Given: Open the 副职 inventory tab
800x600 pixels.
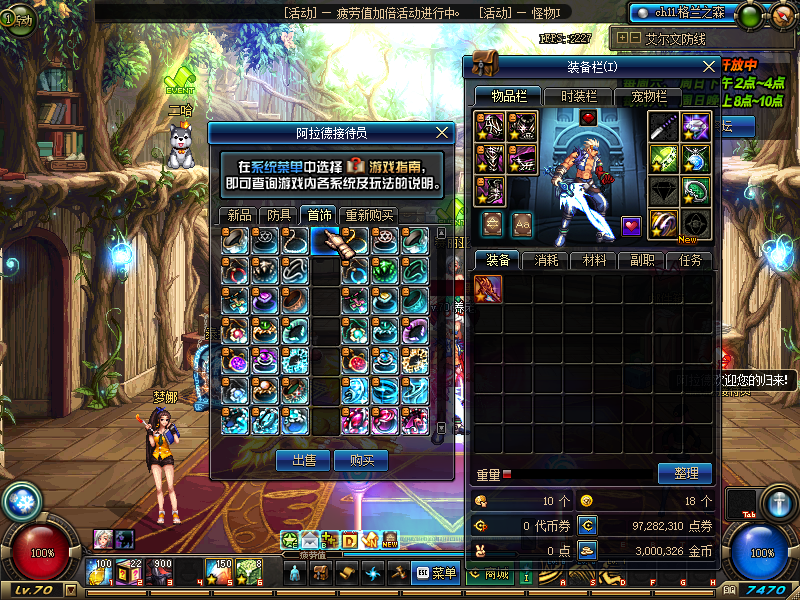Looking at the screenshot, I should pos(642,260).
